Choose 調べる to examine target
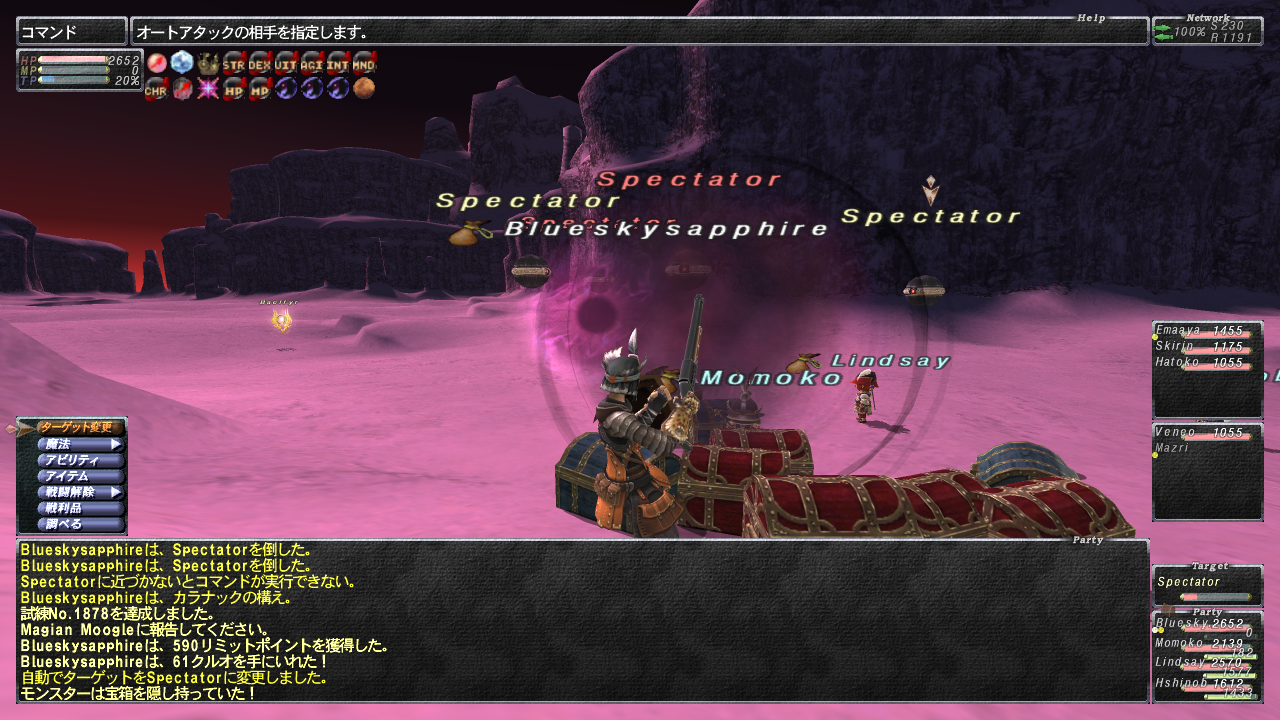The width and height of the screenshot is (1280, 720). [x=79, y=524]
